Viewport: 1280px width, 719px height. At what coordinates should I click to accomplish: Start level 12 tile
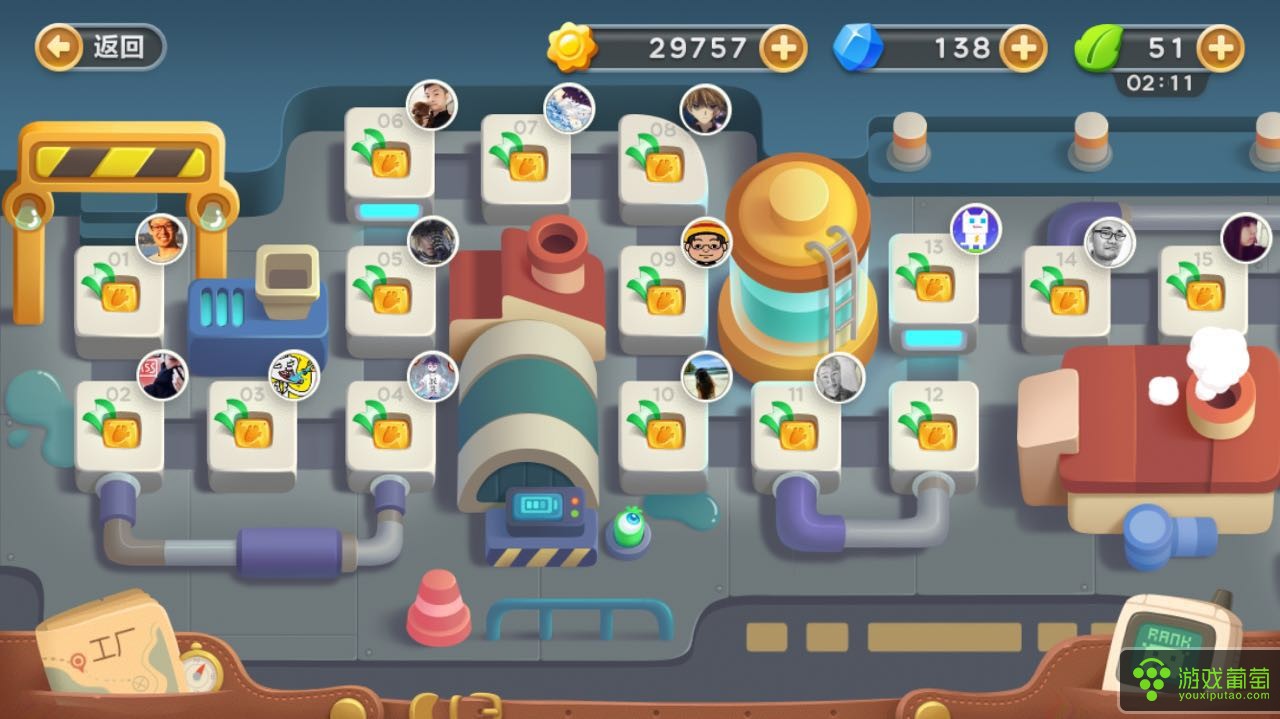933,428
